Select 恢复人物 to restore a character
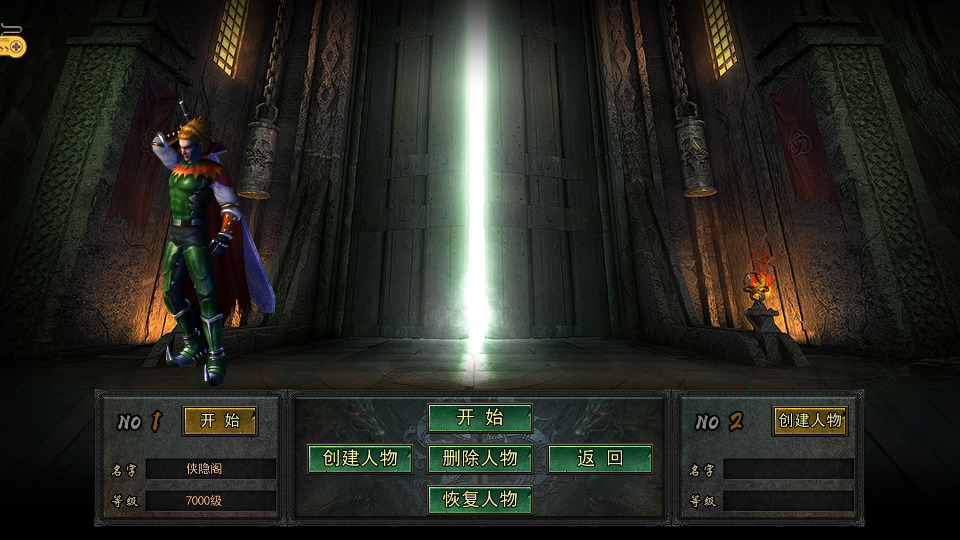The image size is (960, 540). 480,500
